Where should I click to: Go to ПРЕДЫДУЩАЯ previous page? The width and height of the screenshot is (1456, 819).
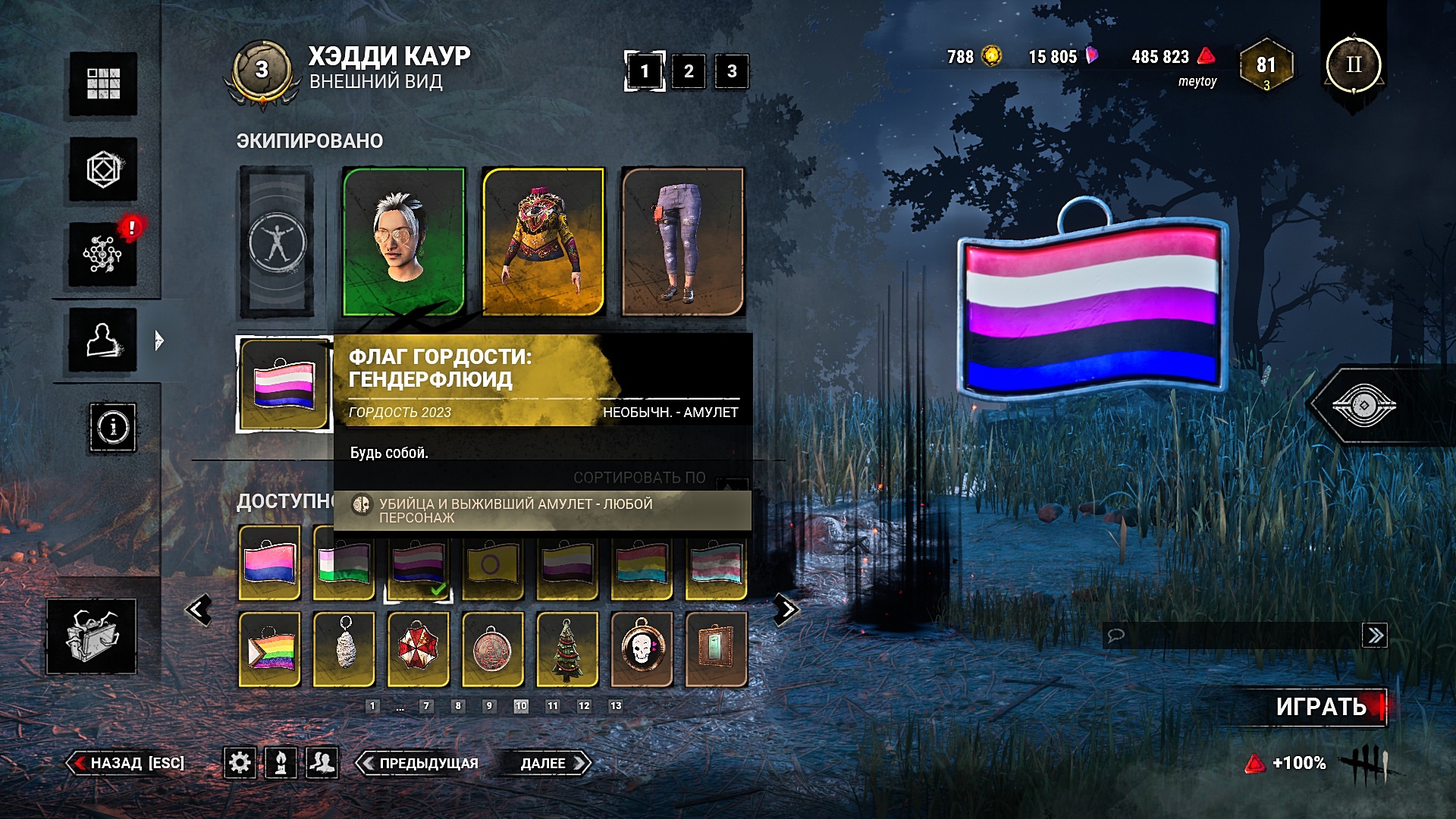(x=419, y=763)
